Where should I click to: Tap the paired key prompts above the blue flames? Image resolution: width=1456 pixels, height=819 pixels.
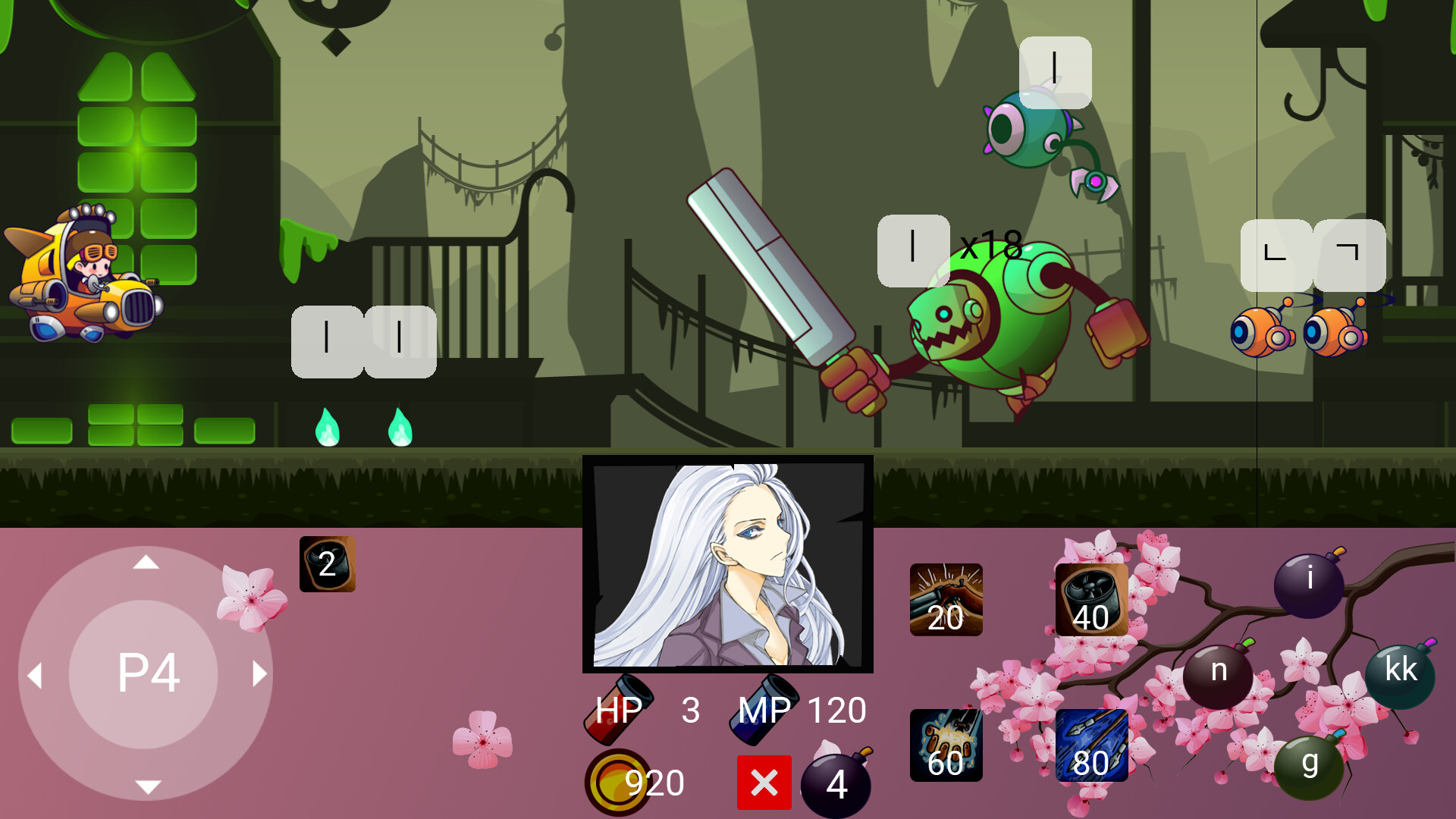(x=362, y=340)
